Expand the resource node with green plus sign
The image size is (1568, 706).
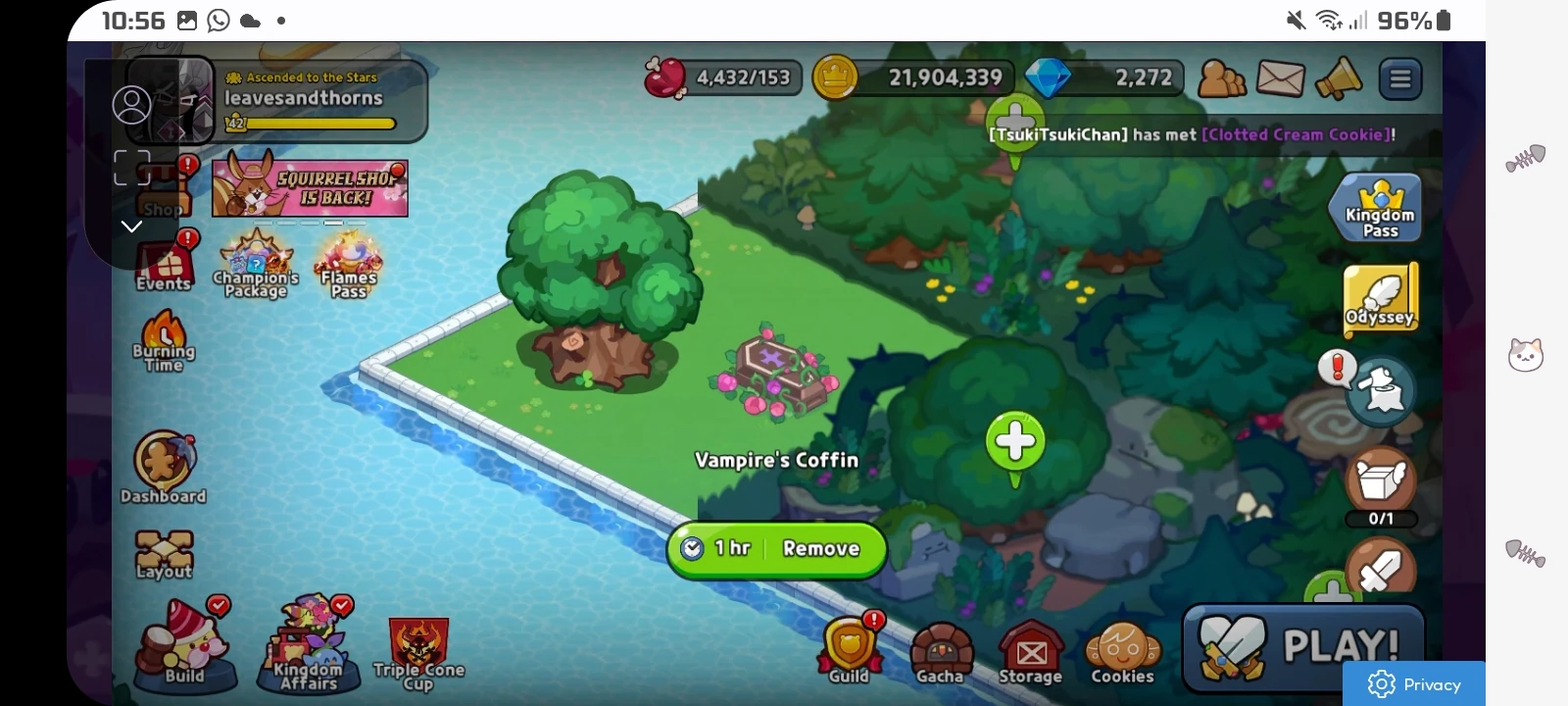(x=1014, y=441)
